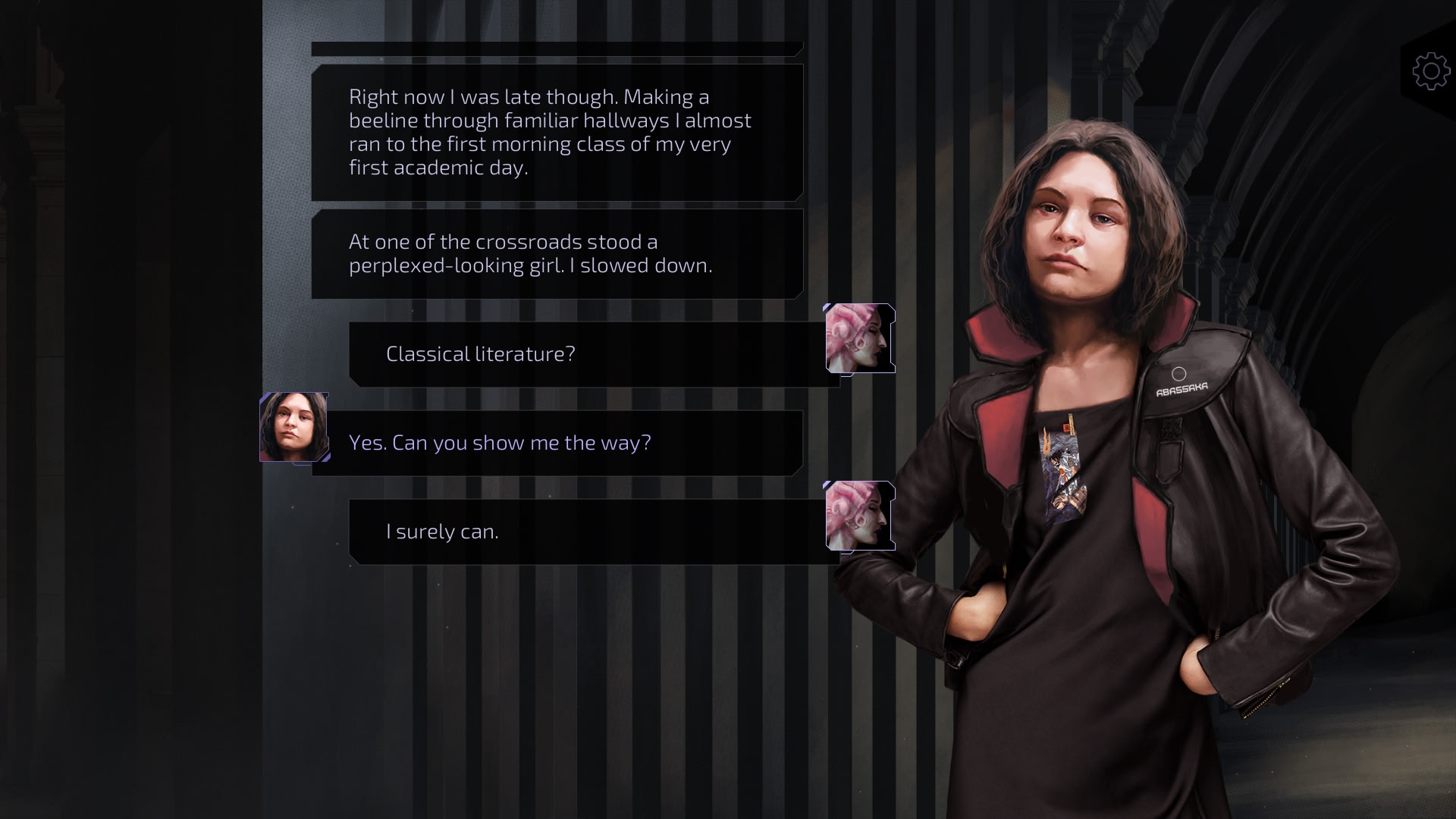The image size is (1456, 819).
Task: Select the "perplexed-looking girl" narration box
Action: tap(557, 254)
